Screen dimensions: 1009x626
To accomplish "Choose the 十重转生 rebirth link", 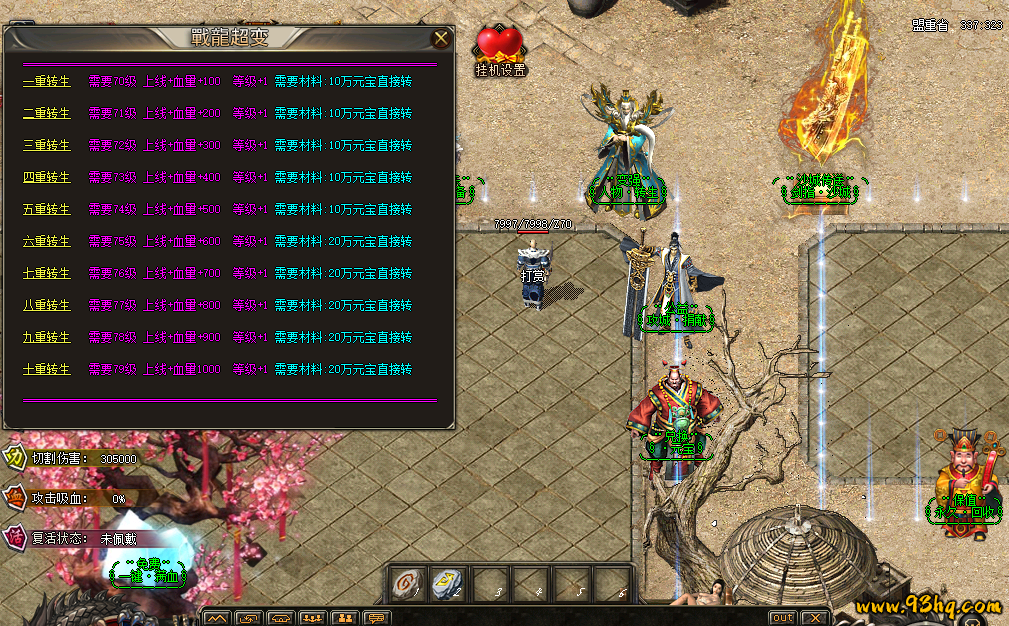I will pyautogui.click(x=46, y=369).
